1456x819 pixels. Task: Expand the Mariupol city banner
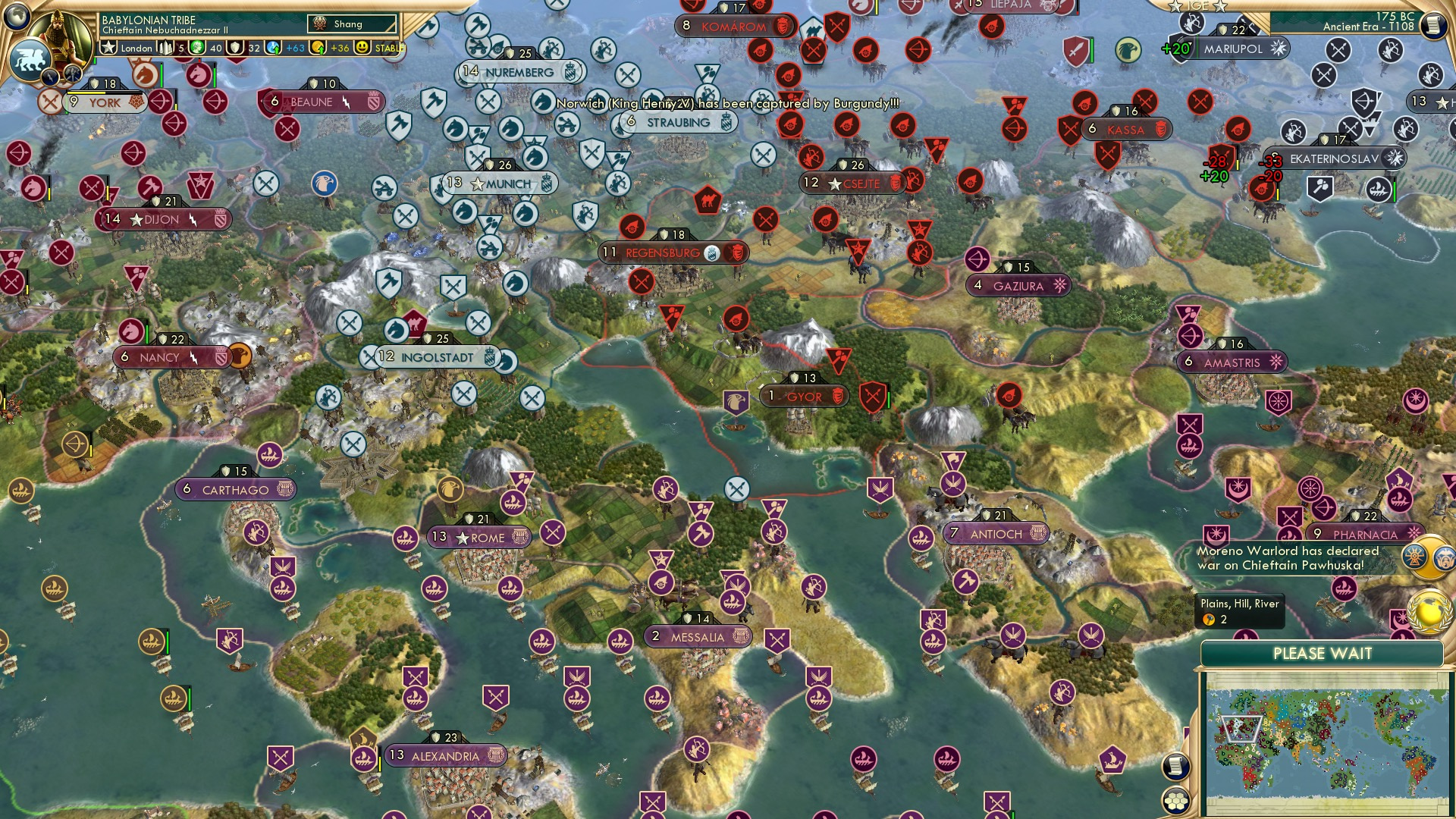pos(1232,49)
